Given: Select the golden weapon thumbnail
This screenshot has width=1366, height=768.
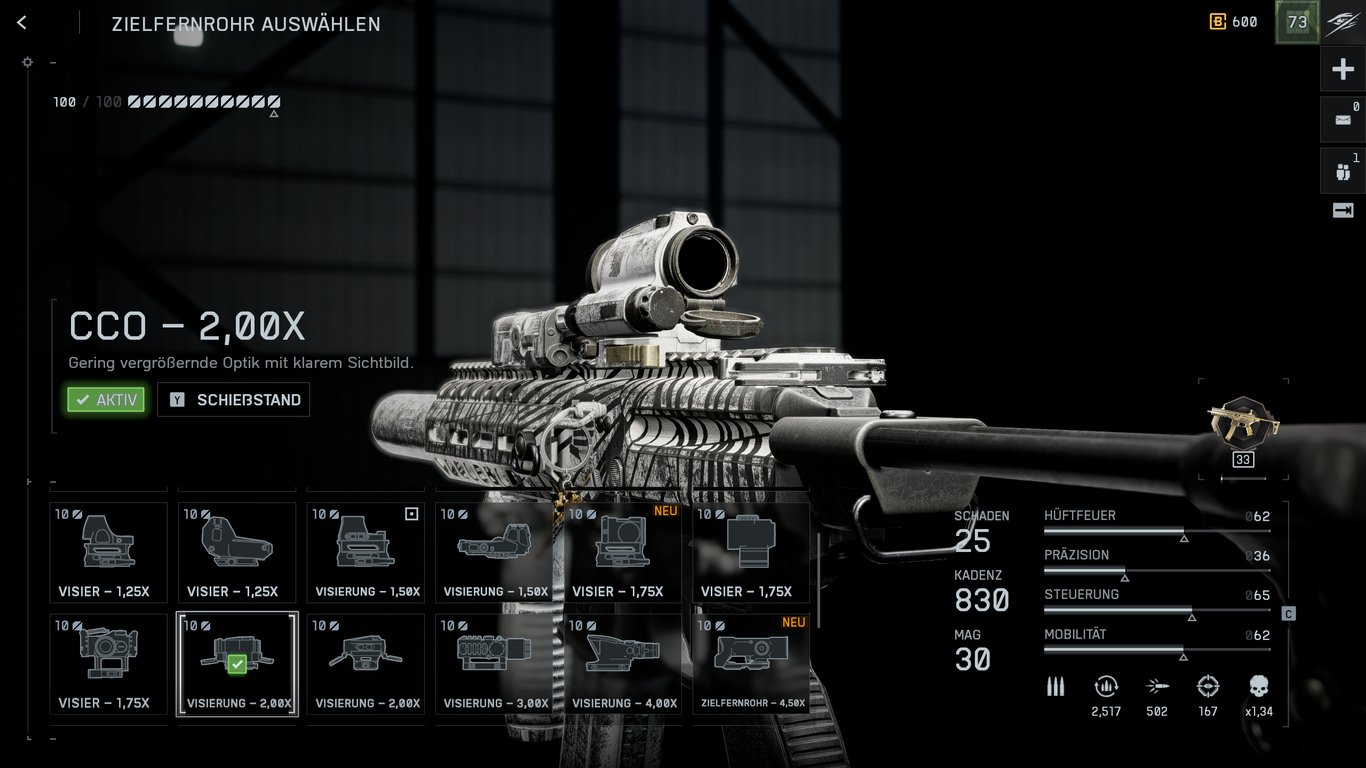Looking at the screenshot, I should 1243,423.
